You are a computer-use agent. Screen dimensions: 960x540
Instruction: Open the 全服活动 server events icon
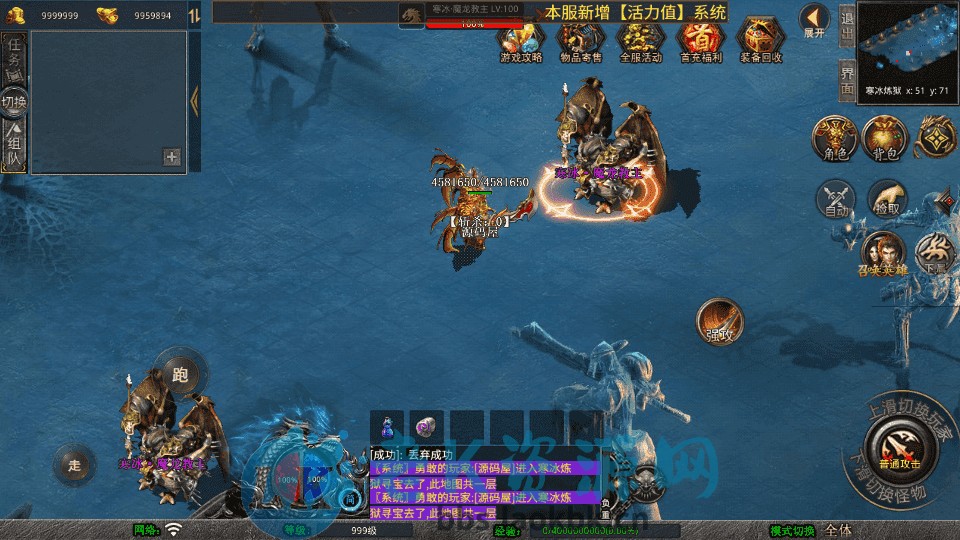(641, 41)
